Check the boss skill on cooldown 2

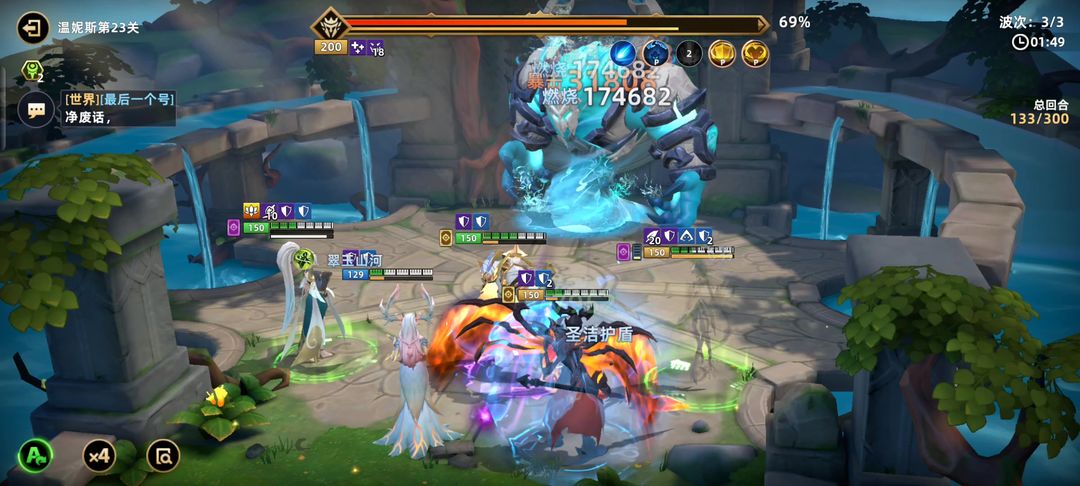coord(688,53)
